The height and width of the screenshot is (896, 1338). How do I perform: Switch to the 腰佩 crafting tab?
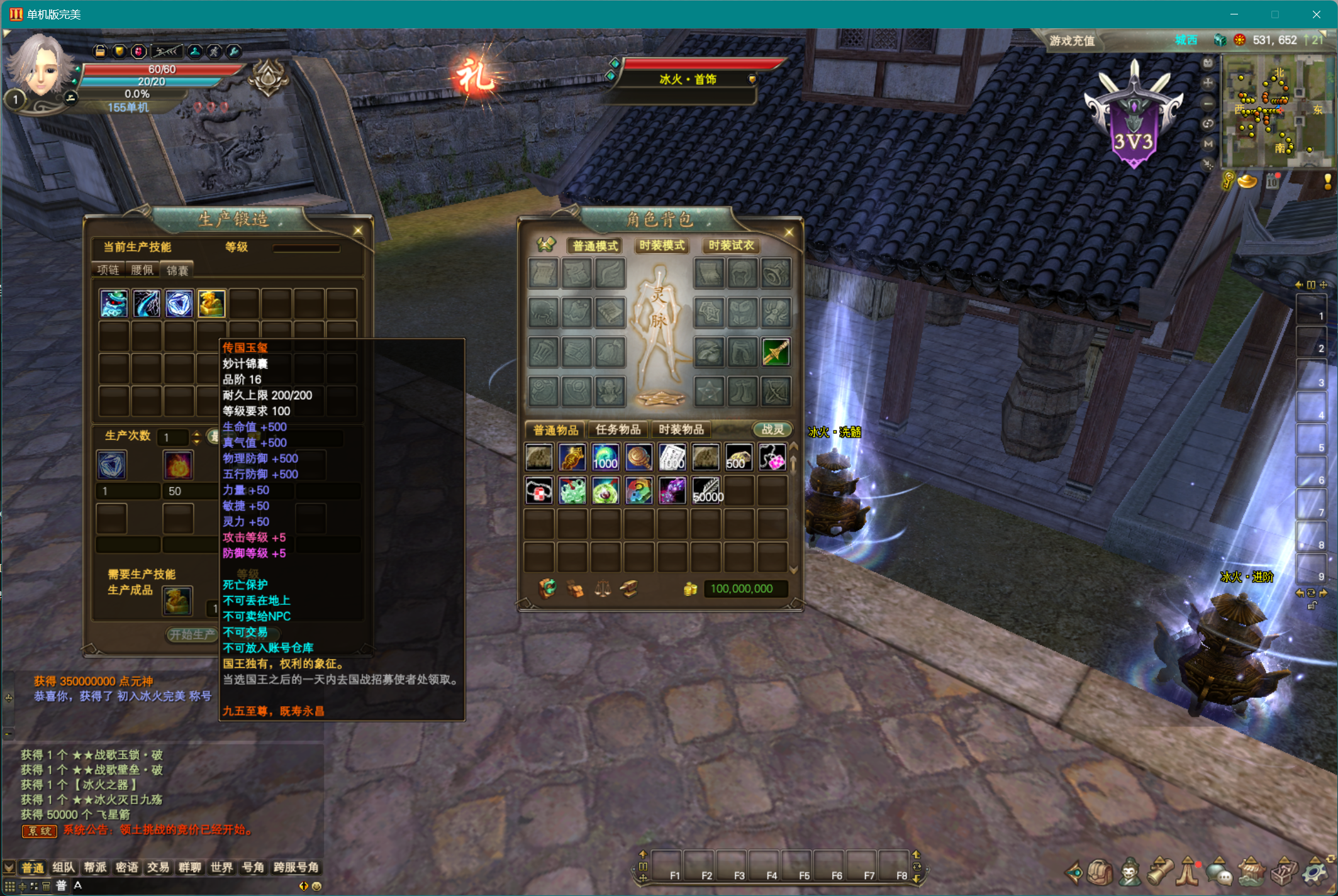(142, 270)
